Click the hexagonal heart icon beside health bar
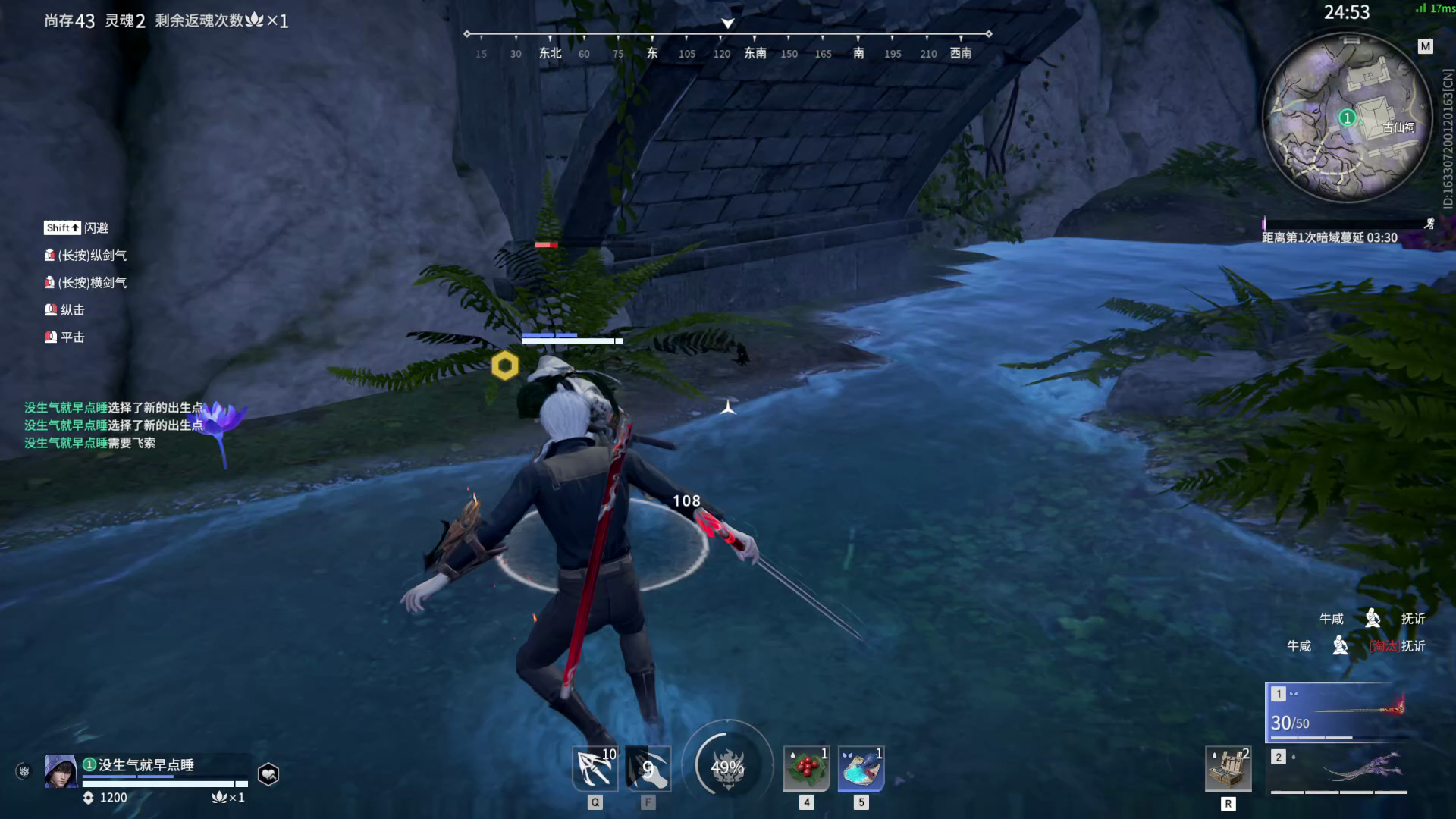1456x819 pixels. coord(268,774)
